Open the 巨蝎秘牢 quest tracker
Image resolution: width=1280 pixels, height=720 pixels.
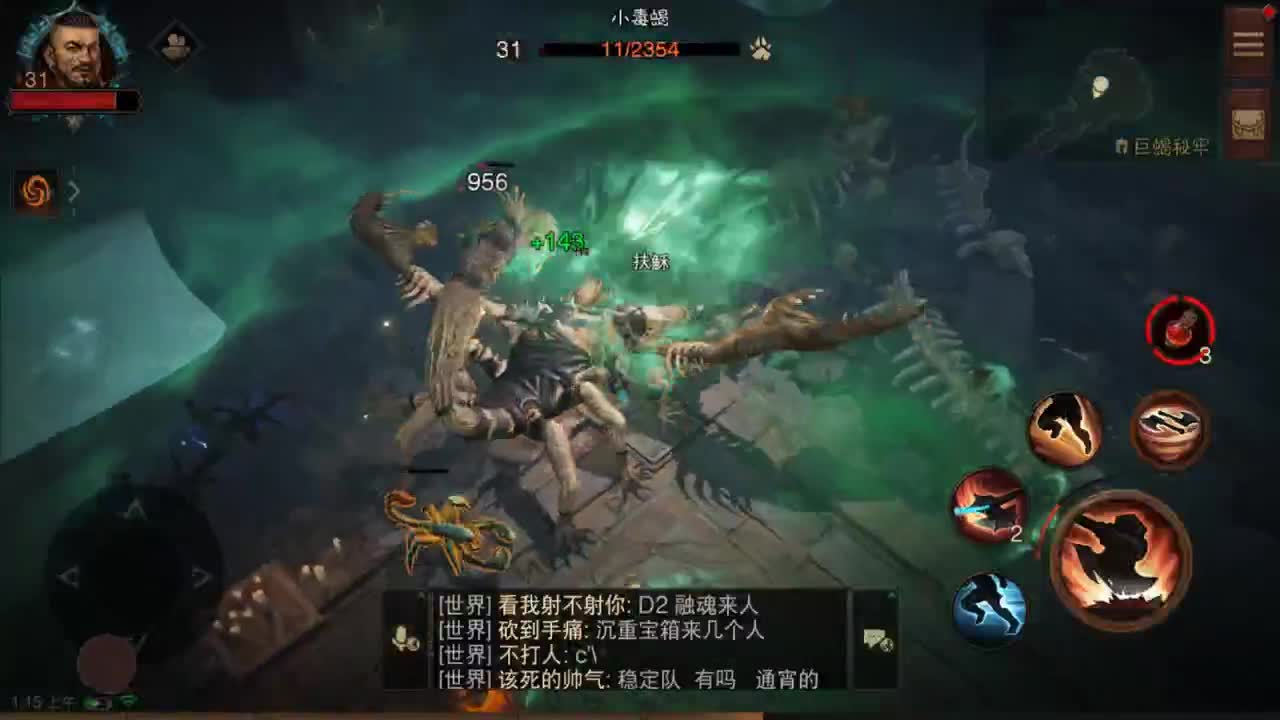pyautogui.click(x=1166, y=146)
